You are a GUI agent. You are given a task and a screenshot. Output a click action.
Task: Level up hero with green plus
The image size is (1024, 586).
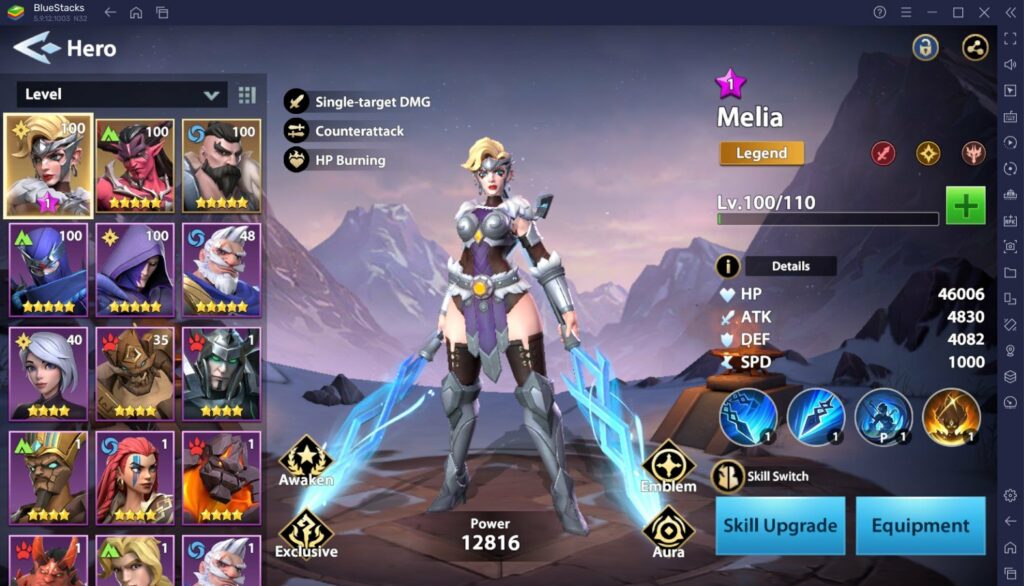coord(965,206)
